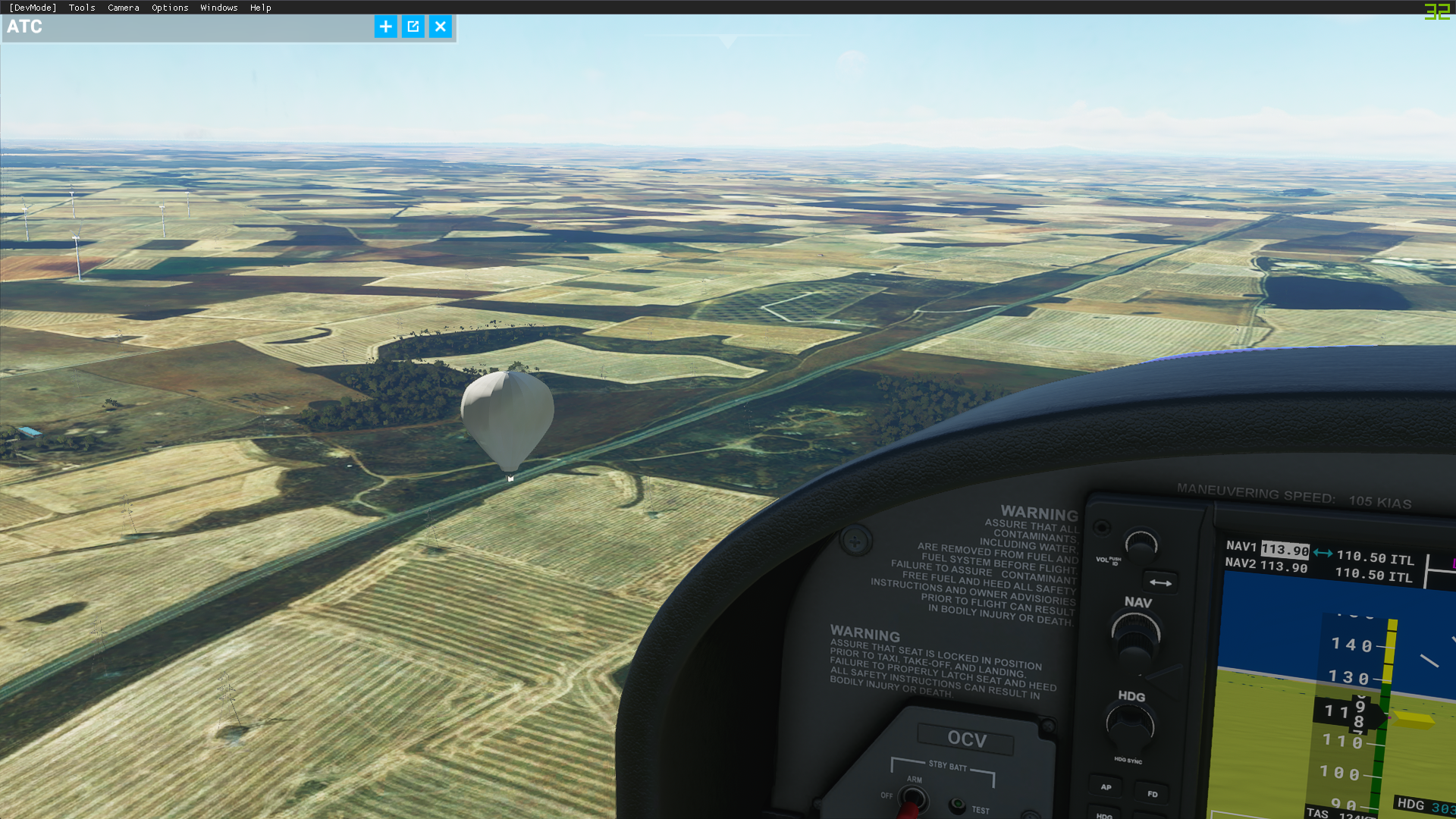Engage the AP autopilot key

(1106, 787)
